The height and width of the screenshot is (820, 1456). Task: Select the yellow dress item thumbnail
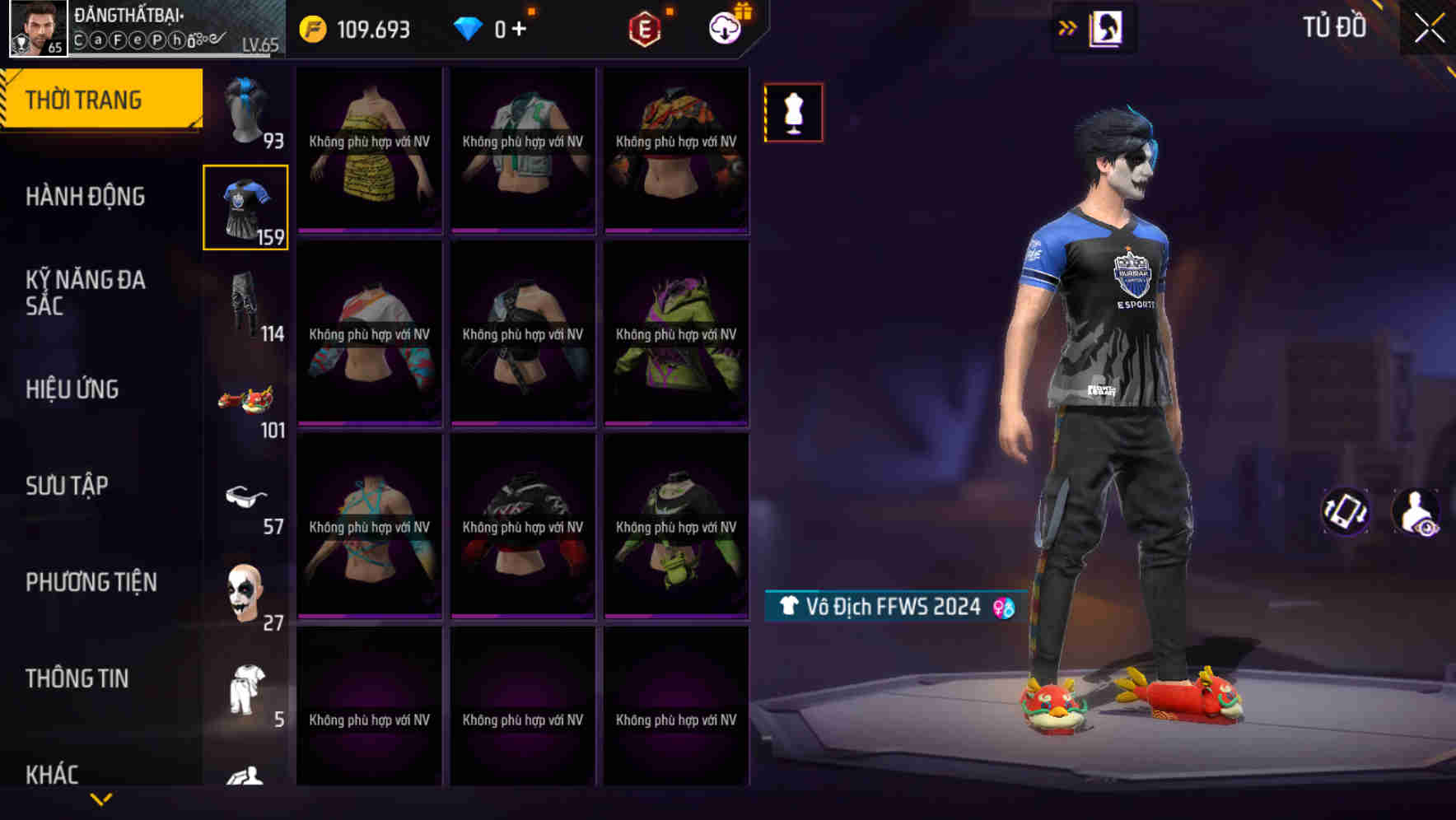click(369, 152)
